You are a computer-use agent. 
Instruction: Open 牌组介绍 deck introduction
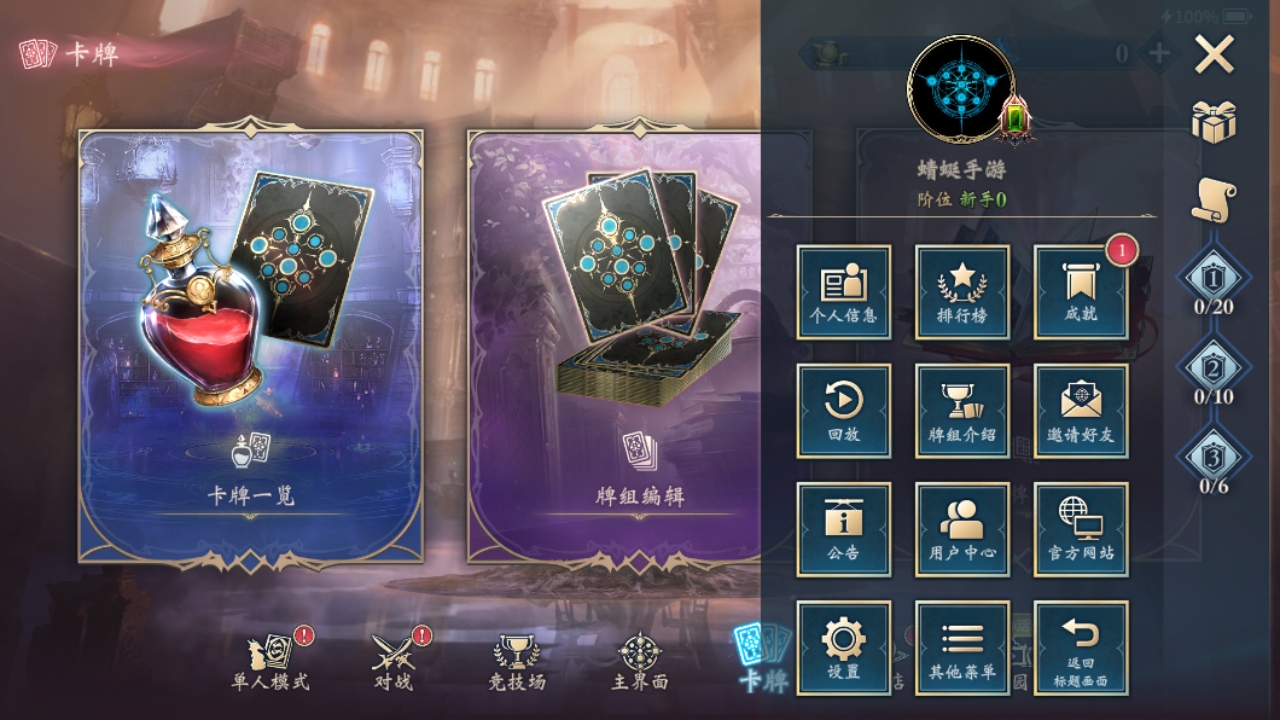962,411
